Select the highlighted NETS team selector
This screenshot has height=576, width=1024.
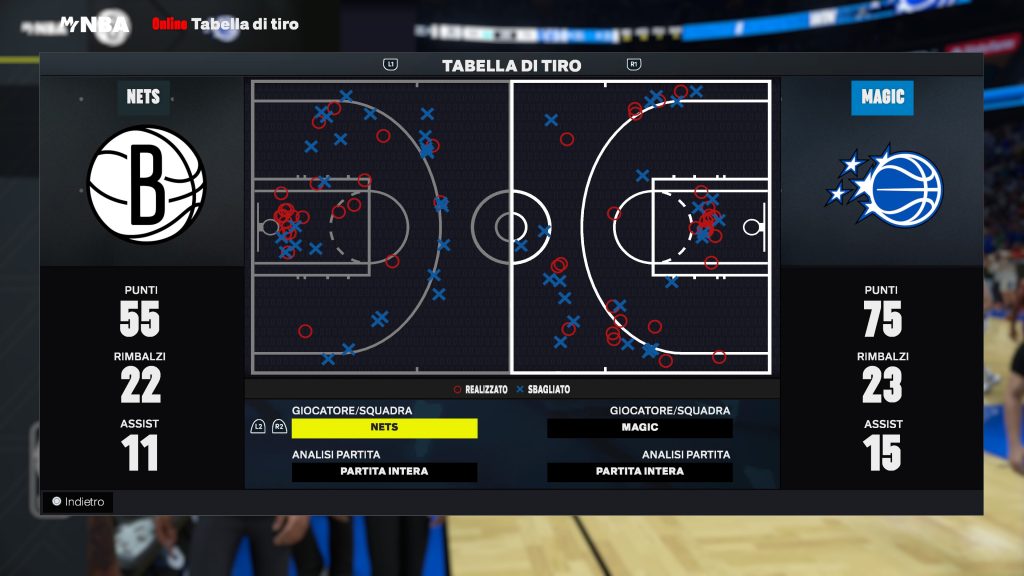point(384,428)
